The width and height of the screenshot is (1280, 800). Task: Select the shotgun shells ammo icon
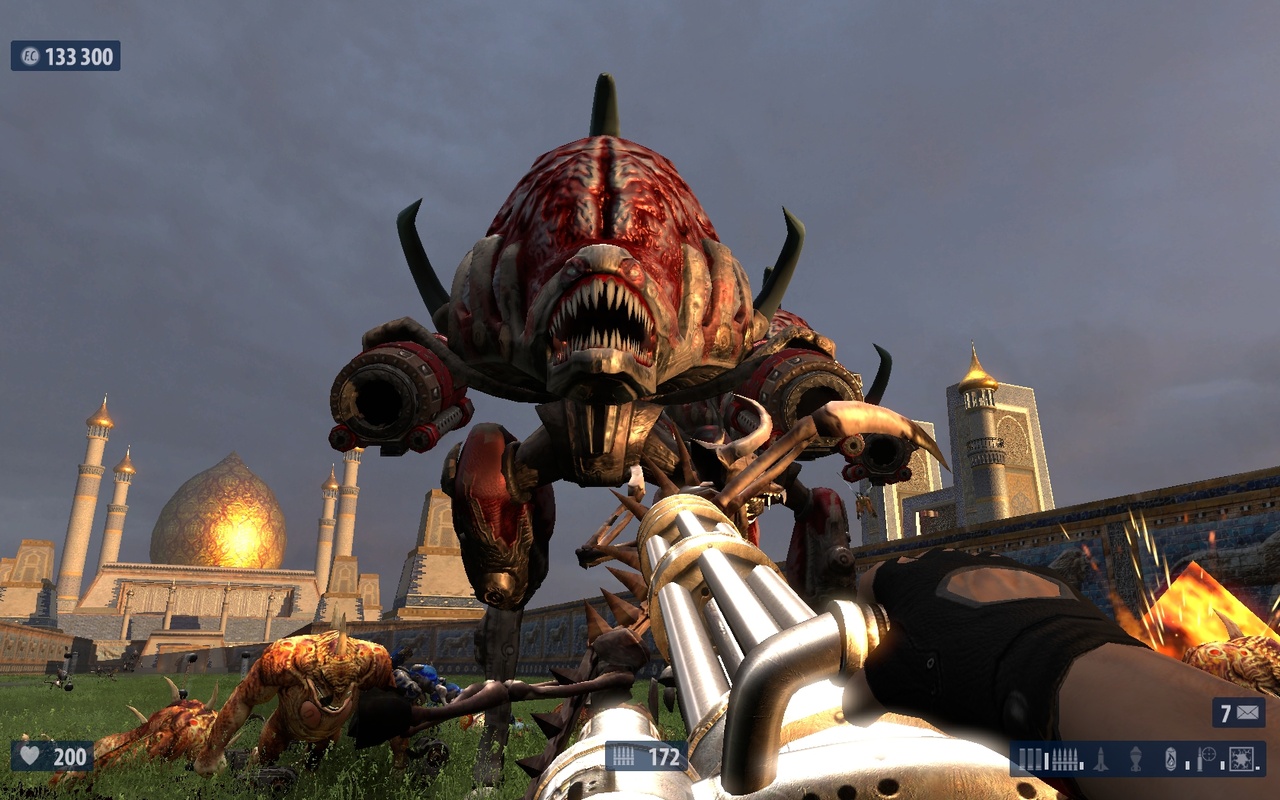tap(1031, 760)
